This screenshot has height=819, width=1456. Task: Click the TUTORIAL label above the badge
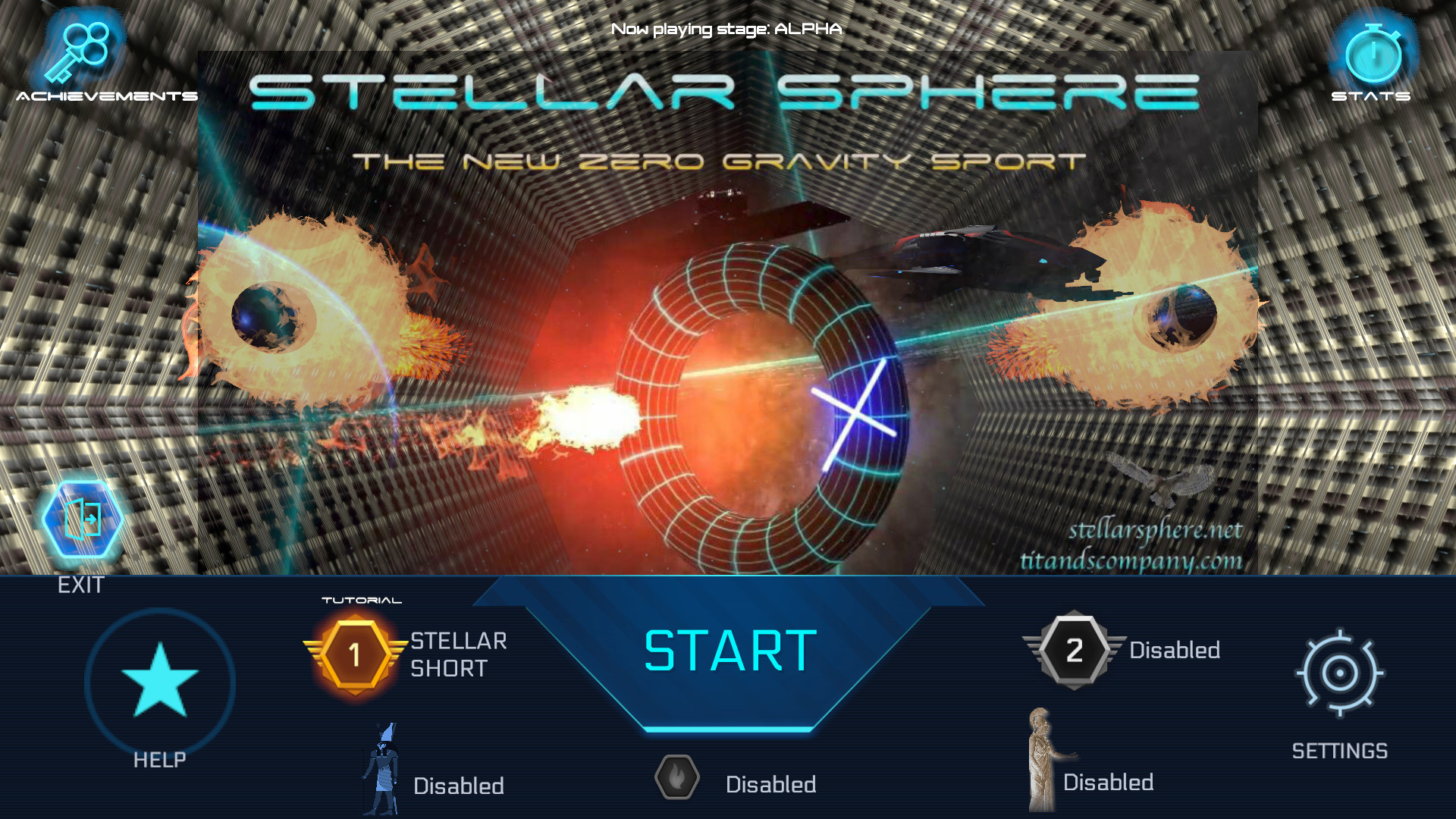pos(362,598)
